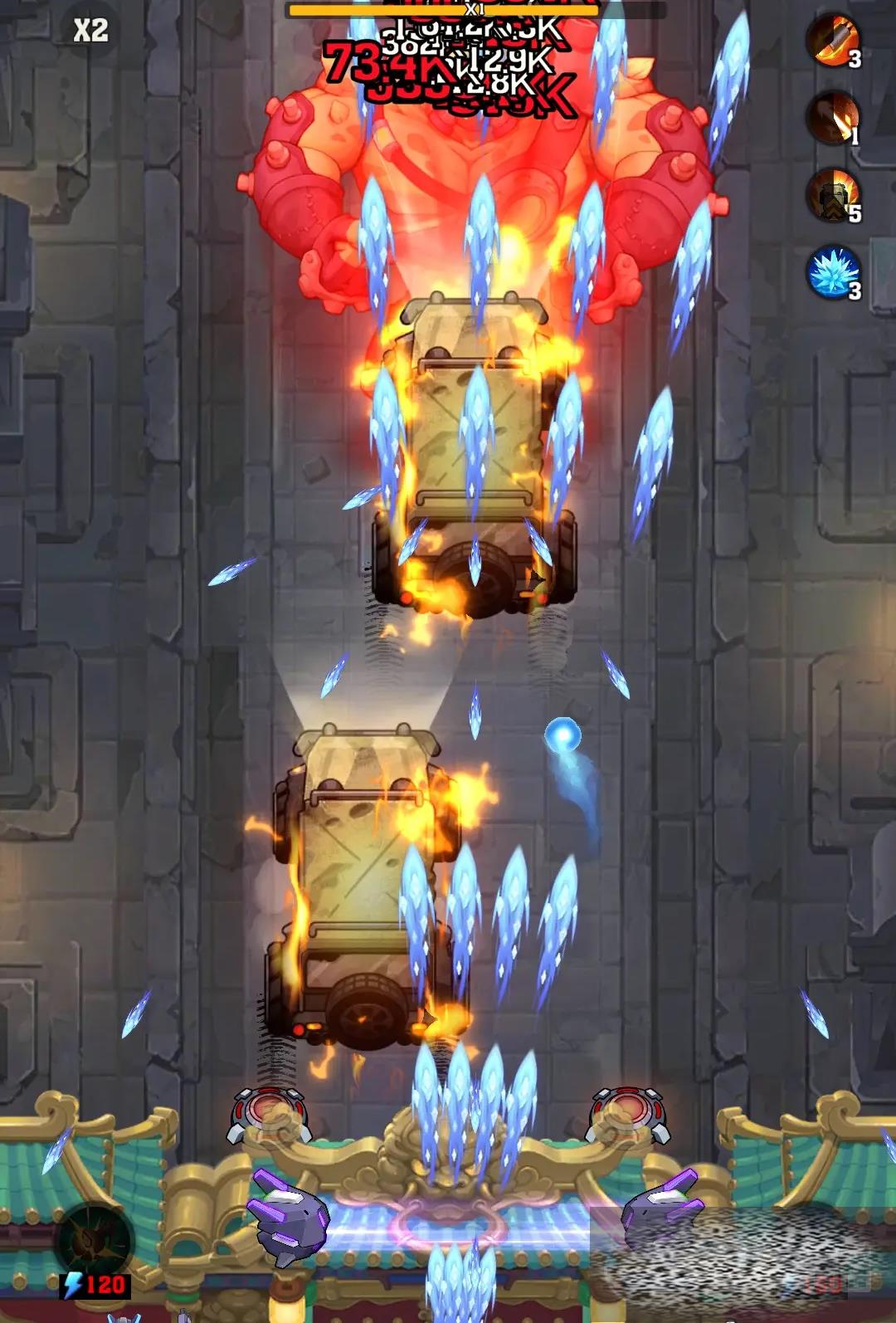Screen dimensions: 896x1323
Task: Tap the fiery rocket skill icon
Action: (x=833, y=40)
